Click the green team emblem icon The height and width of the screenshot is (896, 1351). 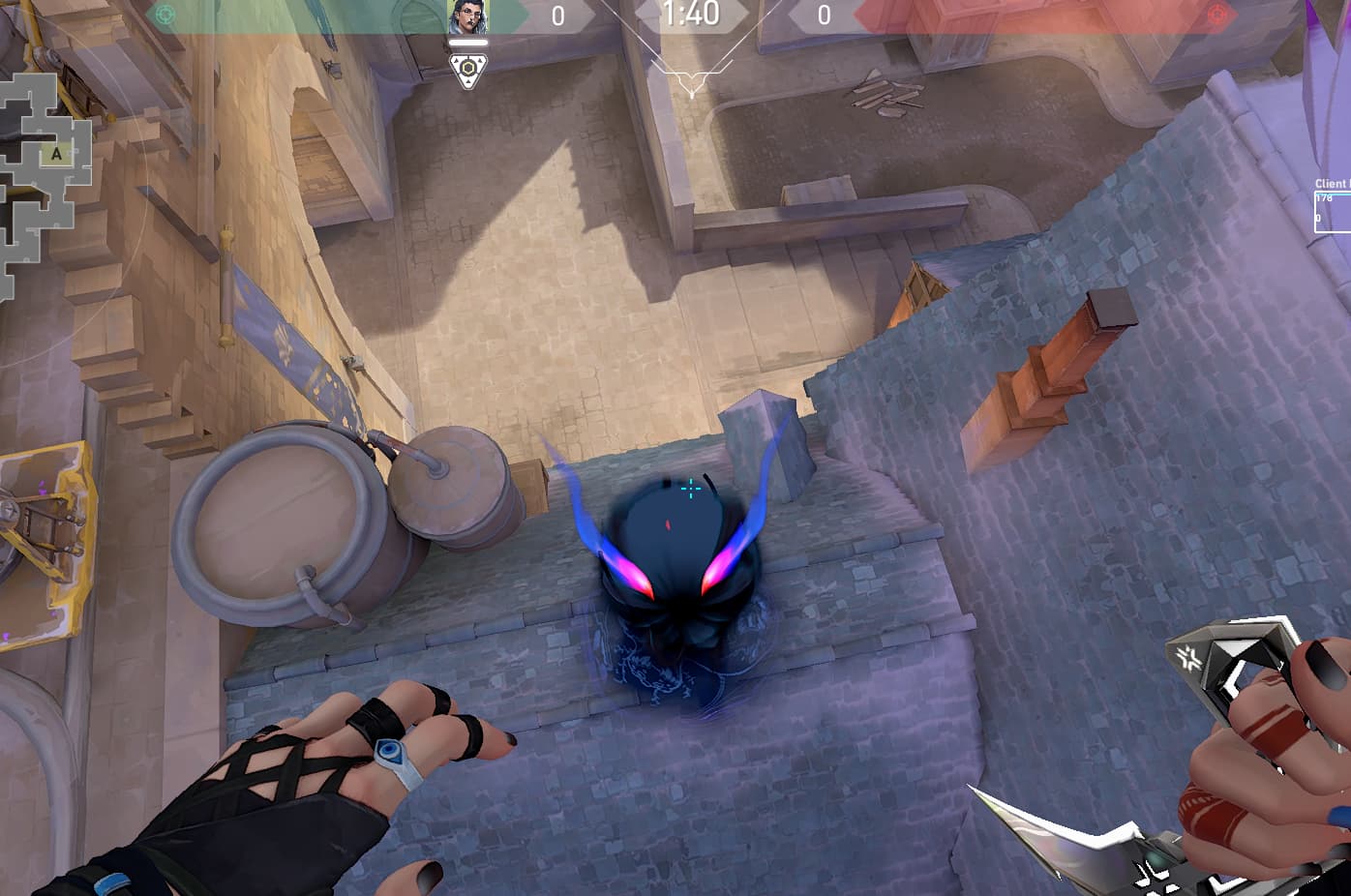(x=165, y=15)
